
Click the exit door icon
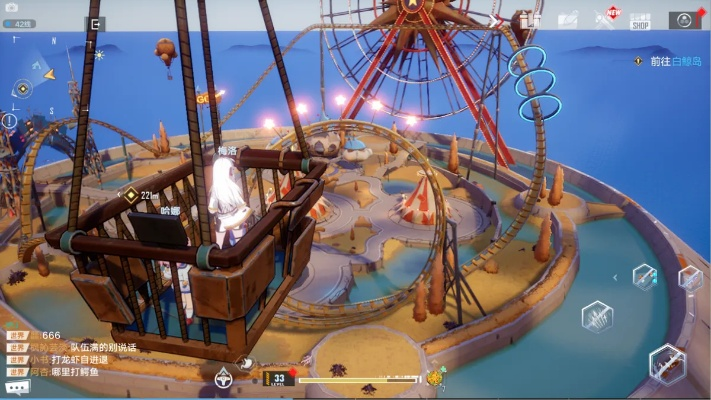pos(96,24)
